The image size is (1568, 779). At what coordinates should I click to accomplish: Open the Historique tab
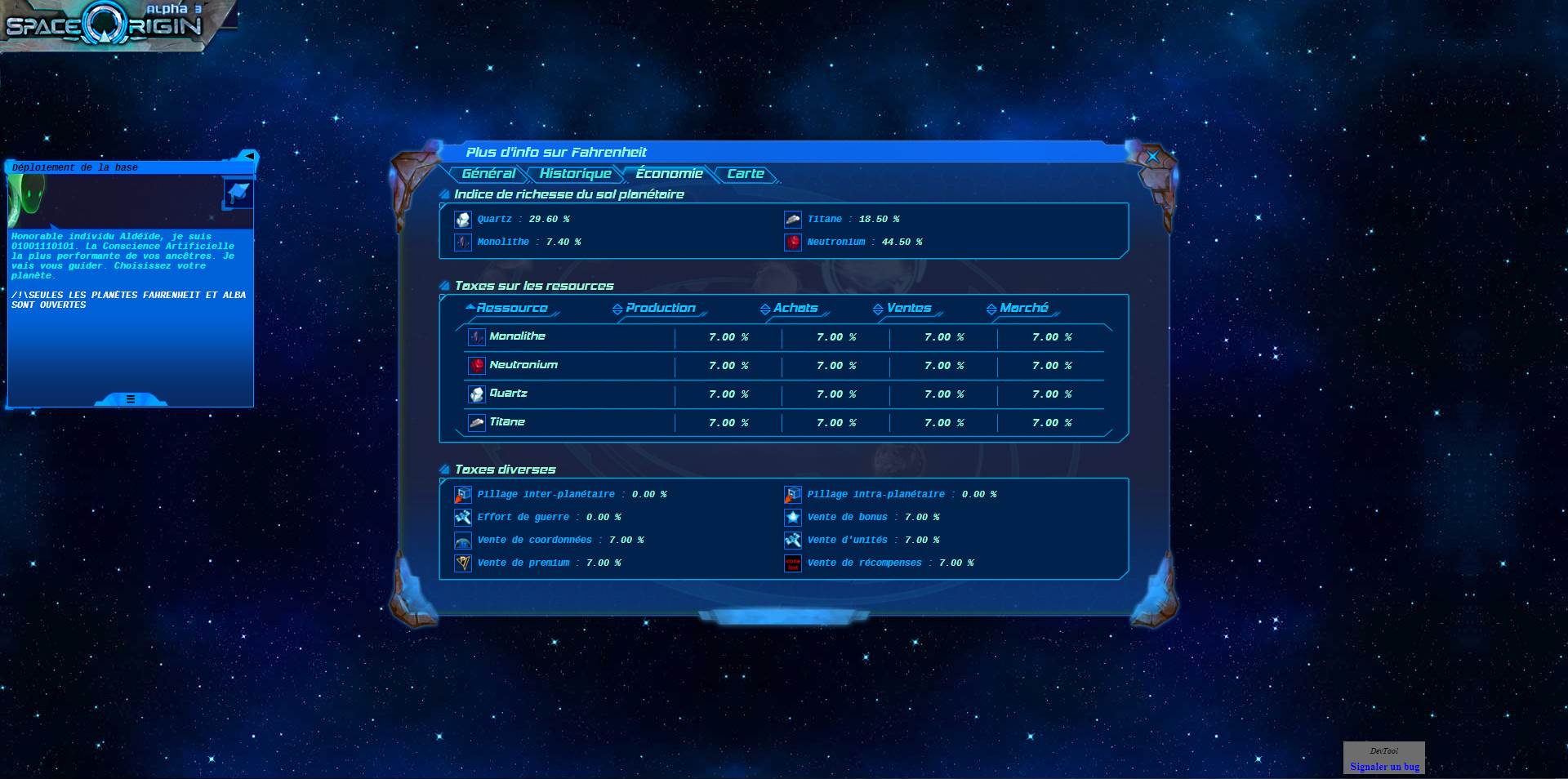click(575, 174)
